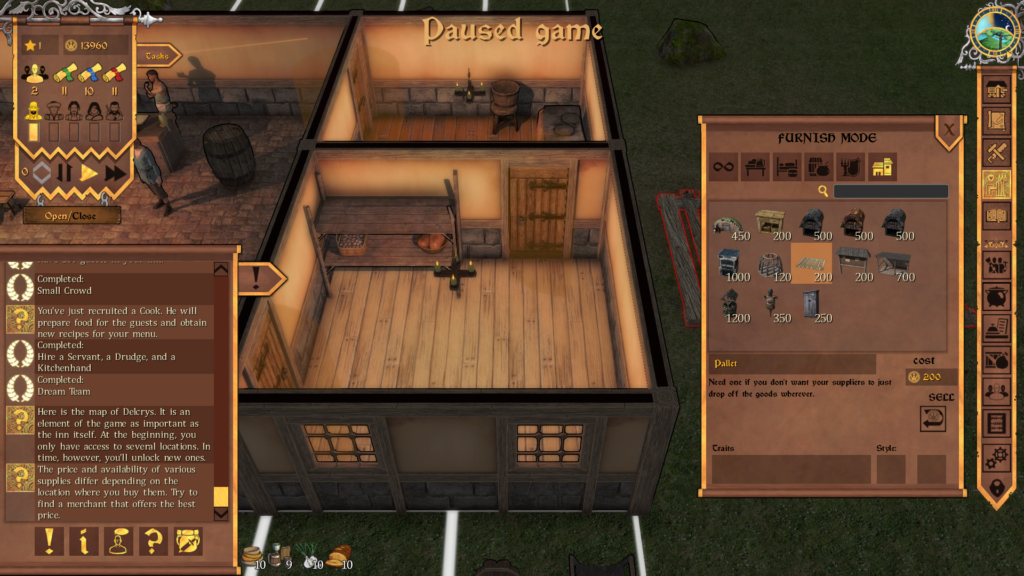Show the question mark hints filter
The image size is (1024, 576).
[153, 541]
